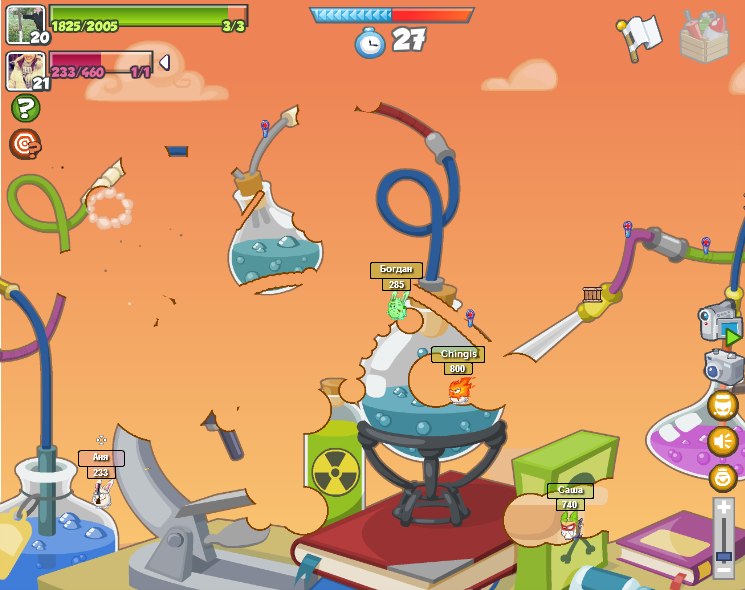This screenshot has width=745, height=590.
Task: Select the level 21 player avatar
Action: pyautogui.click(x=25, y=70)
